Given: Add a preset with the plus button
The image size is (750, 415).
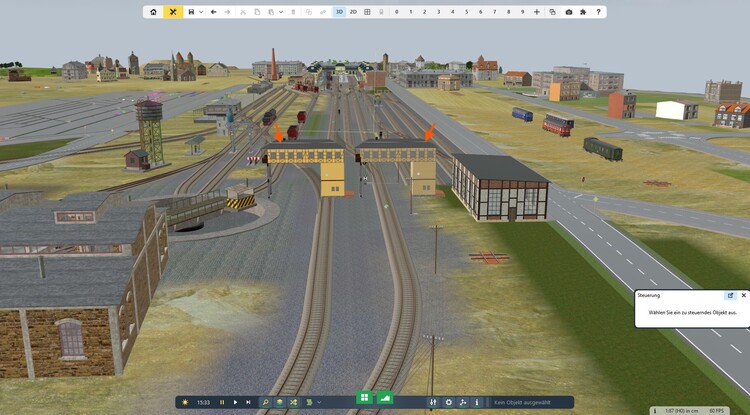Looking at the screenshot, I should (537, 12).
